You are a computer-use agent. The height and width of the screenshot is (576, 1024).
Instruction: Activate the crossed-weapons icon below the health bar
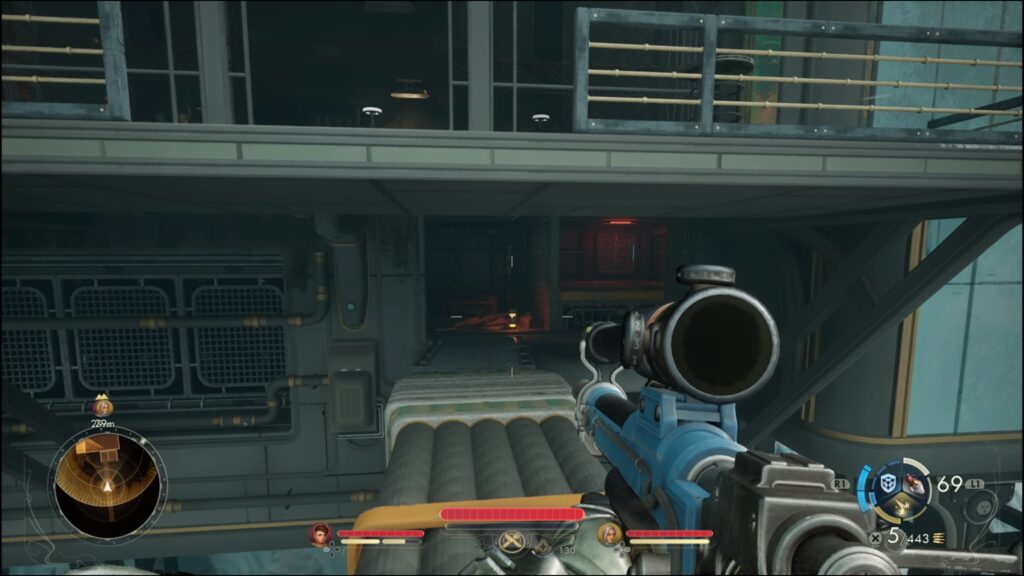coord(513,542)
